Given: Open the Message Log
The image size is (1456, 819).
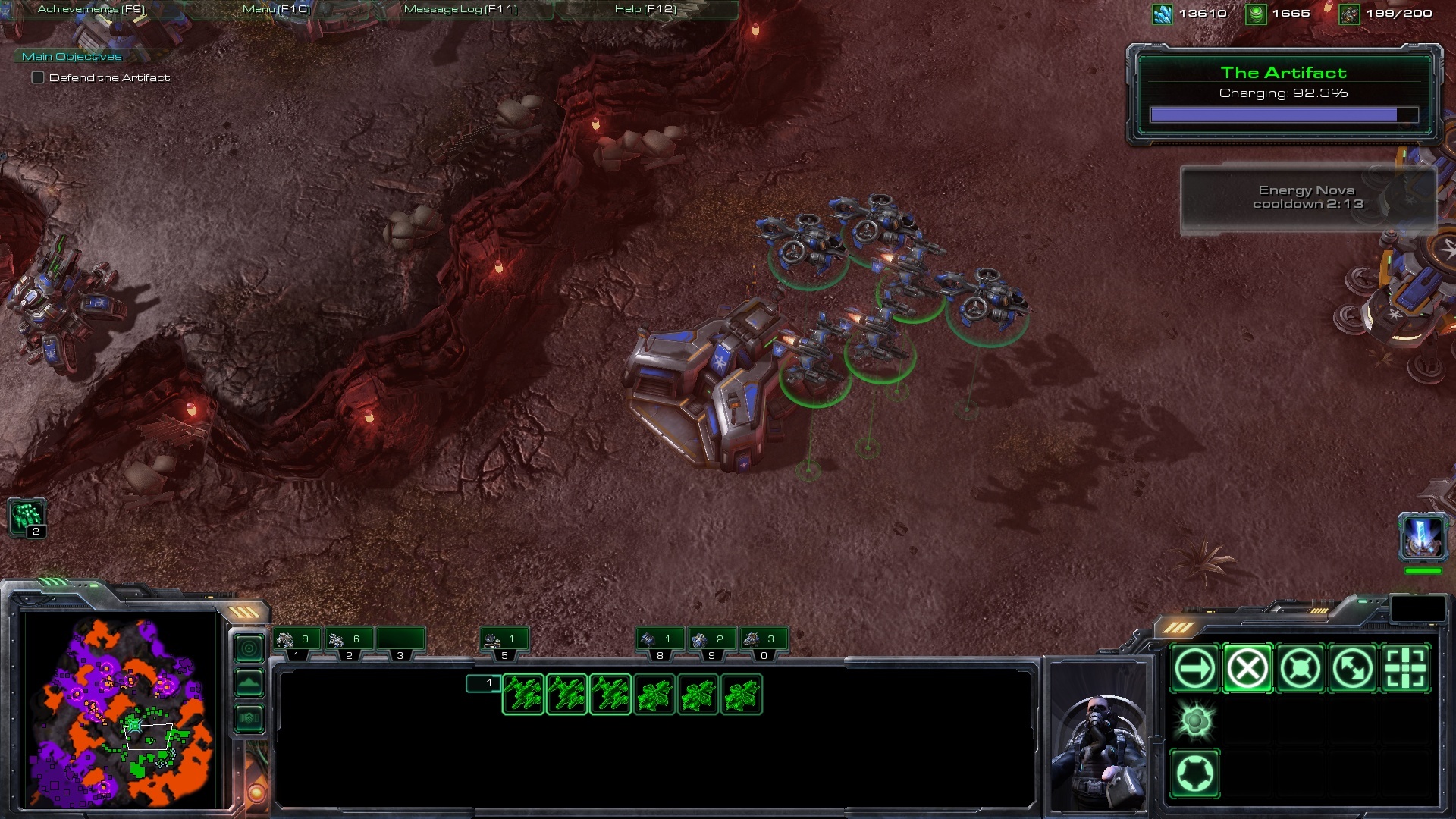Looking at the screenshot, I should point(460,9).
